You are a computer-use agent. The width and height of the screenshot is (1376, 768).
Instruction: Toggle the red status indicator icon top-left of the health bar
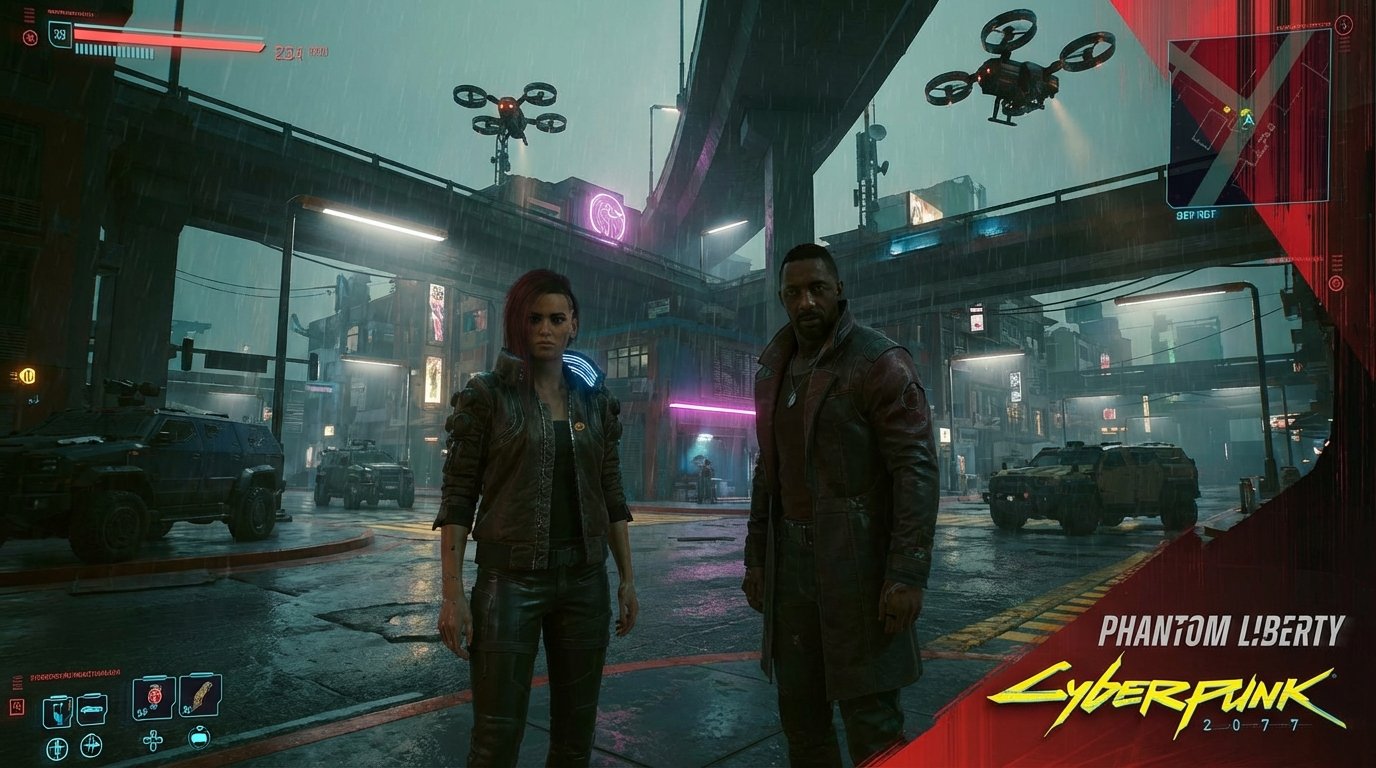click(x=31, y=38)
